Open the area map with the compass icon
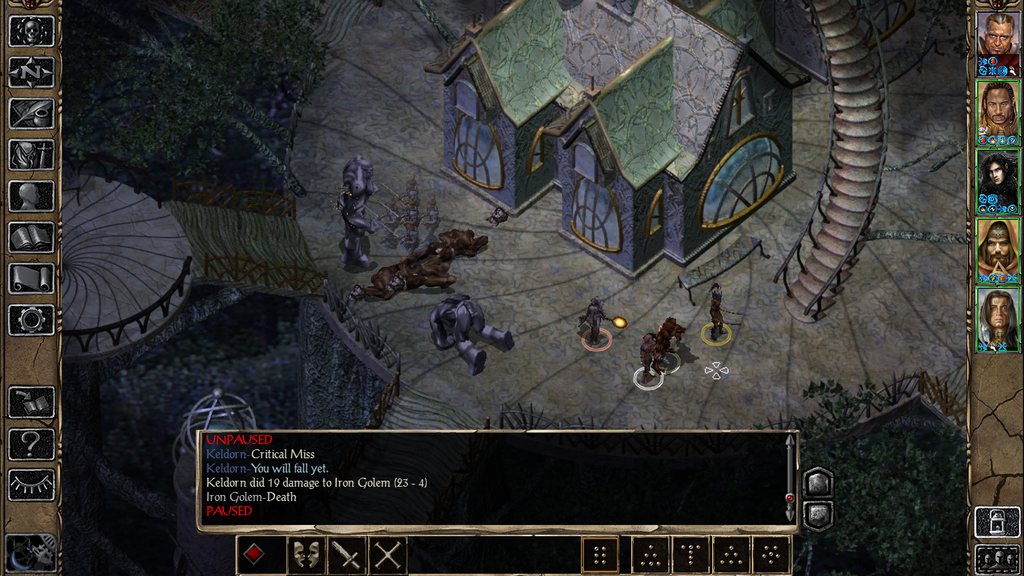The image size is (1024, 576). click(x=31, y=72)
